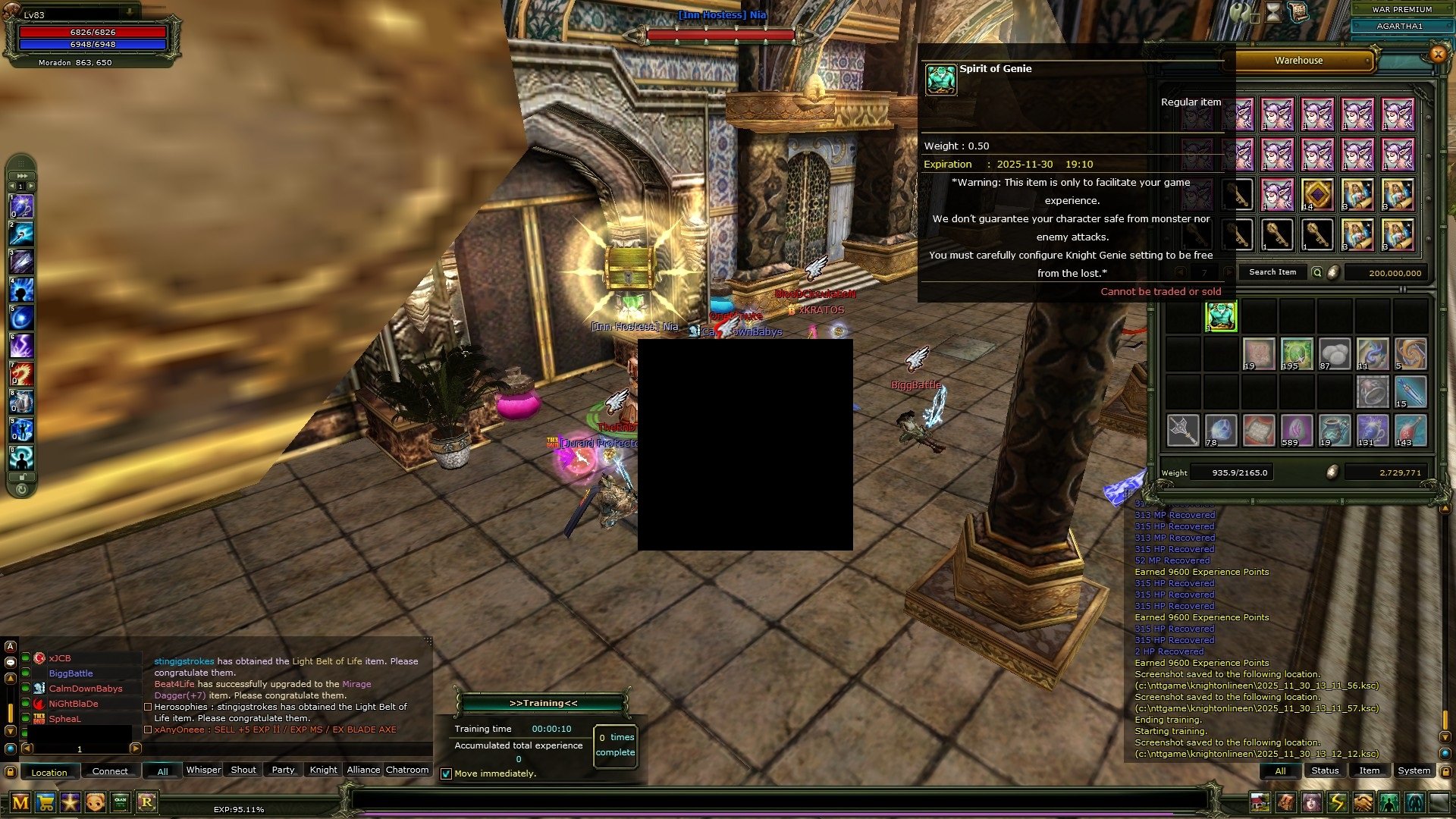The width and height of the screenshot is (1456, 819).
Task: Open the Party chat tab
Action: coord(283,770)
